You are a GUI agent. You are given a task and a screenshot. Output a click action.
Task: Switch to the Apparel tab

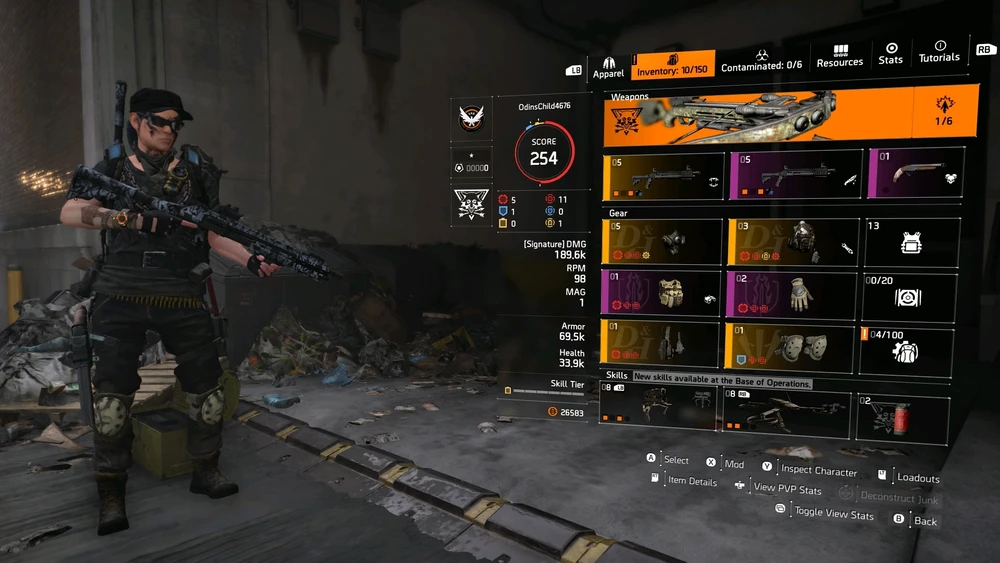(608, 66)
